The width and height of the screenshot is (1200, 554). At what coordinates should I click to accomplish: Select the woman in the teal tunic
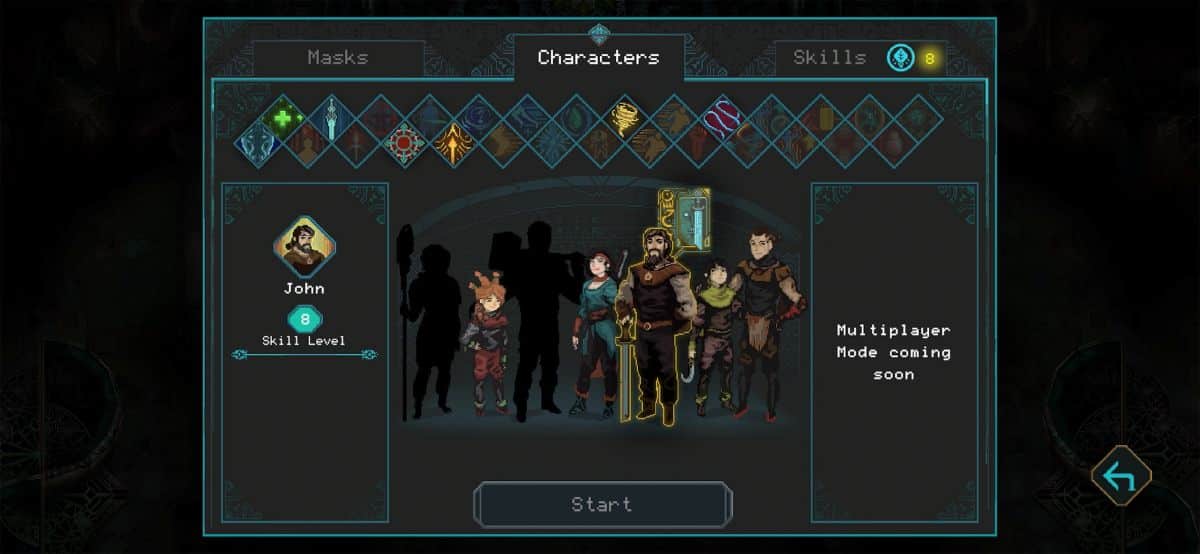click(596, 330)
